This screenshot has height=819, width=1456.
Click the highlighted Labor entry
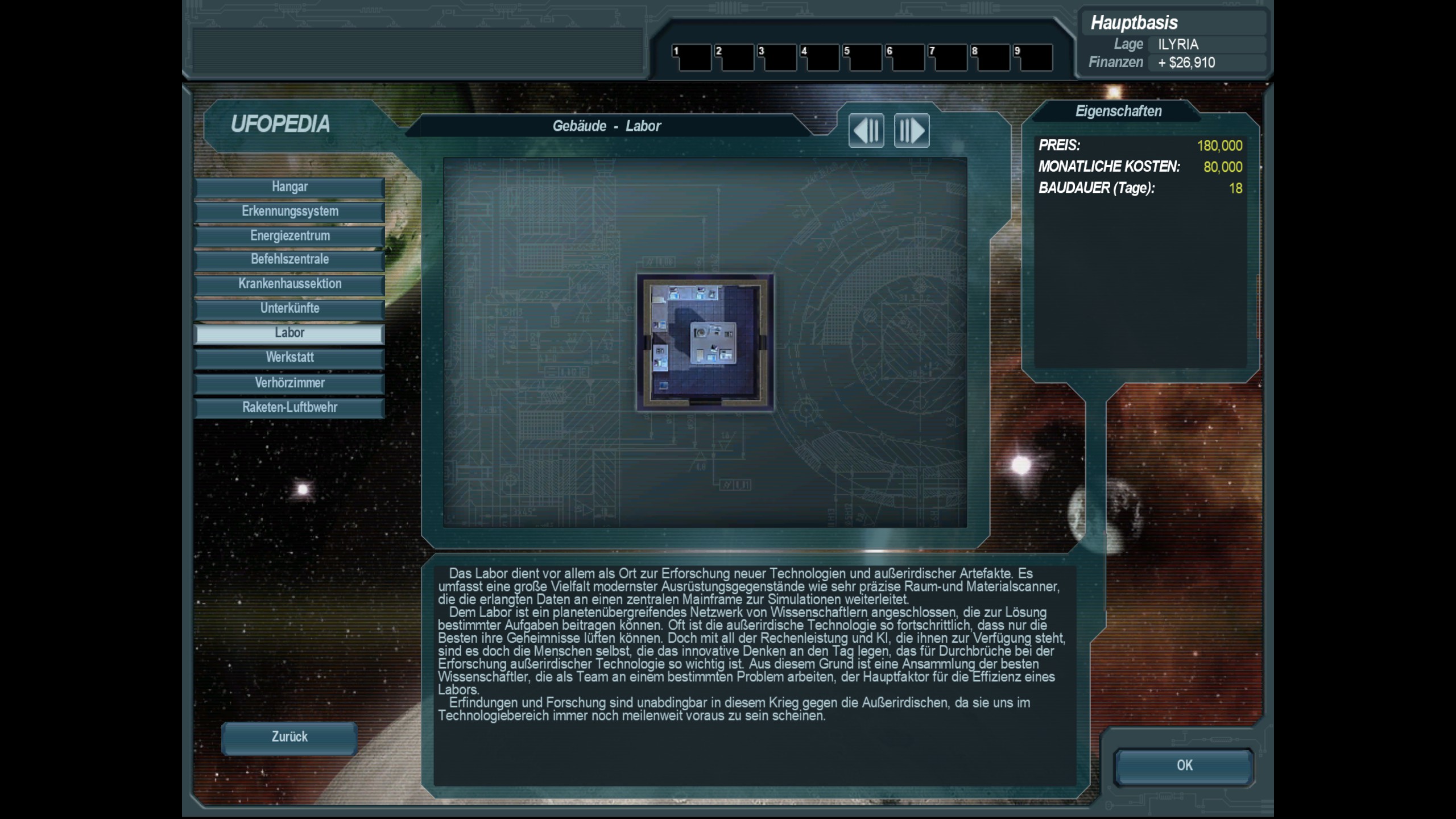click(x=289, y=333)
